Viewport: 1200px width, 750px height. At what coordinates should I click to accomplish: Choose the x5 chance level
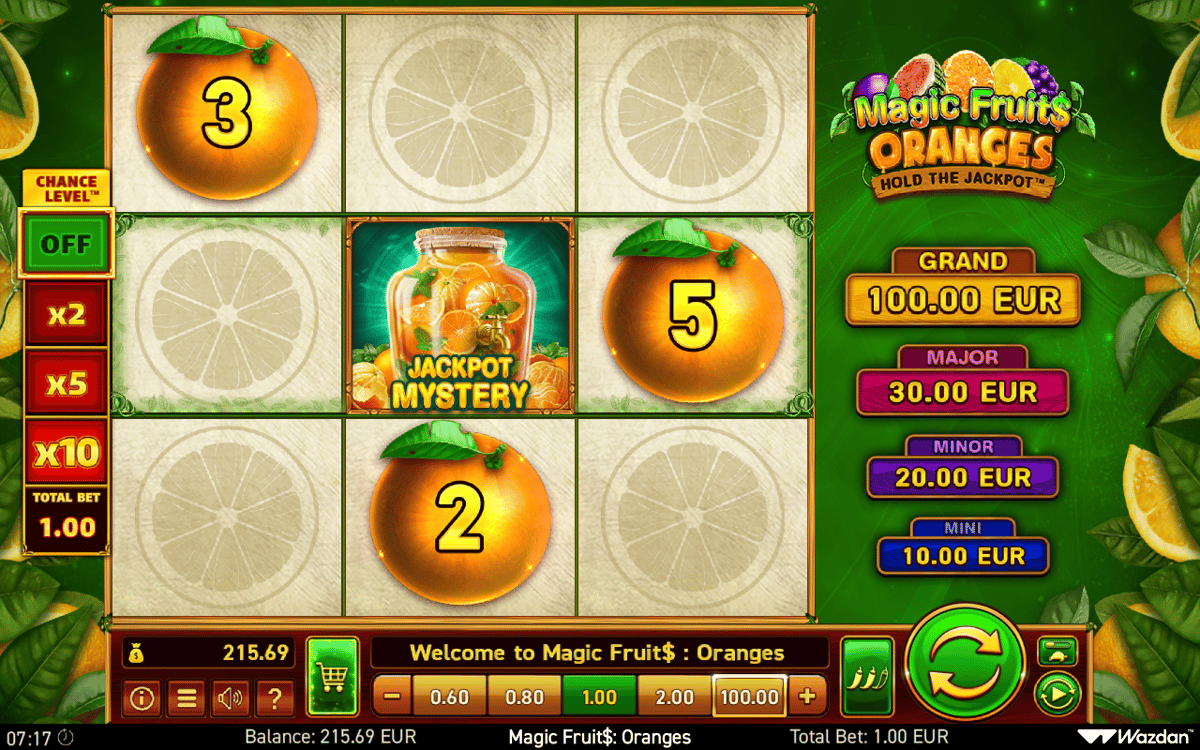66,384
